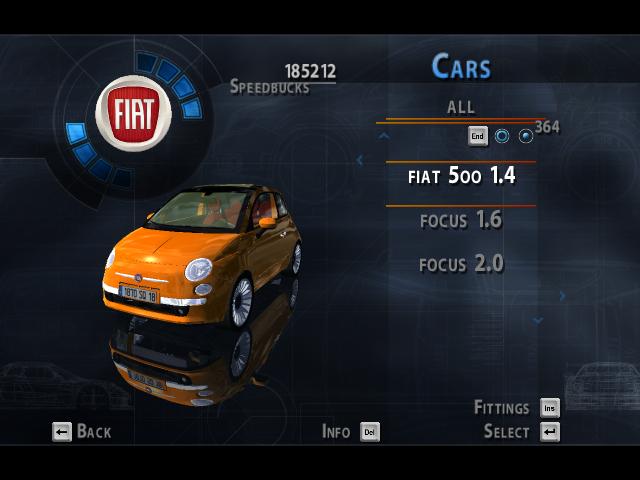The height and width of the screenshot is (480, 640).
Task: Click the Fiat brand logo
Action: pos(133,113)
